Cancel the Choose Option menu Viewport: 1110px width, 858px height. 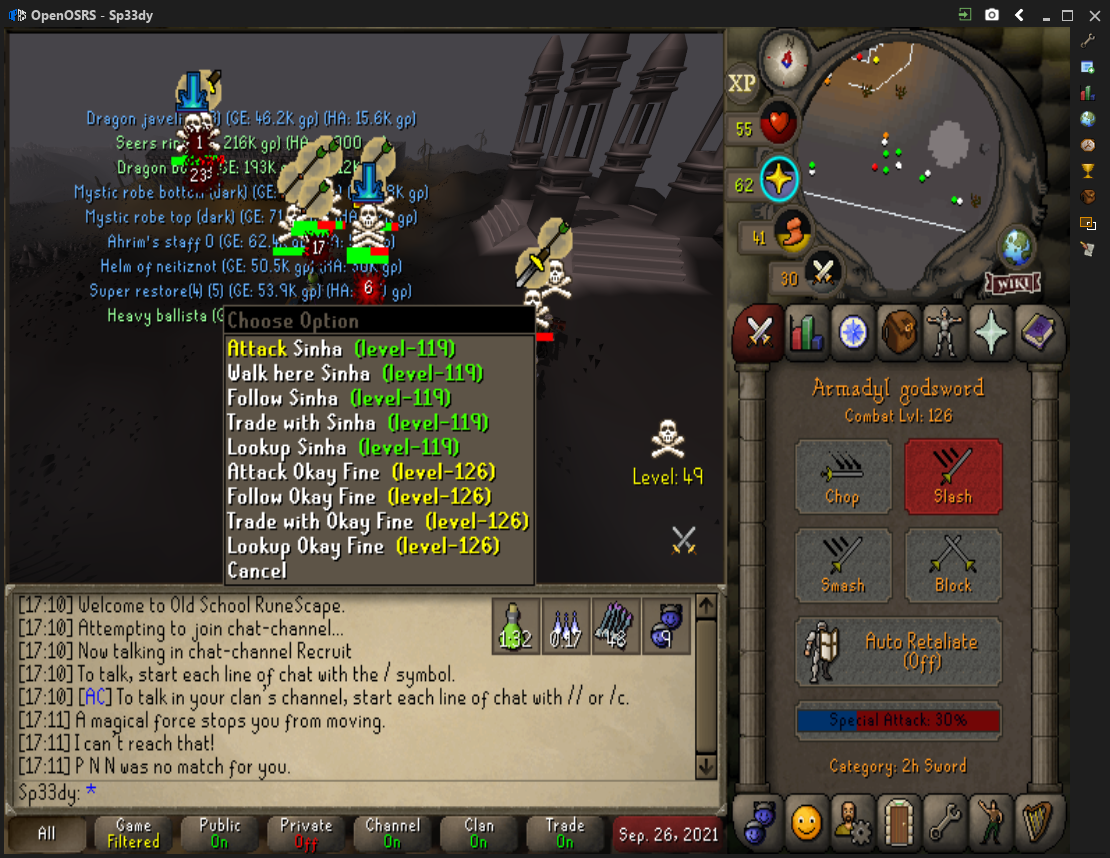257,571
